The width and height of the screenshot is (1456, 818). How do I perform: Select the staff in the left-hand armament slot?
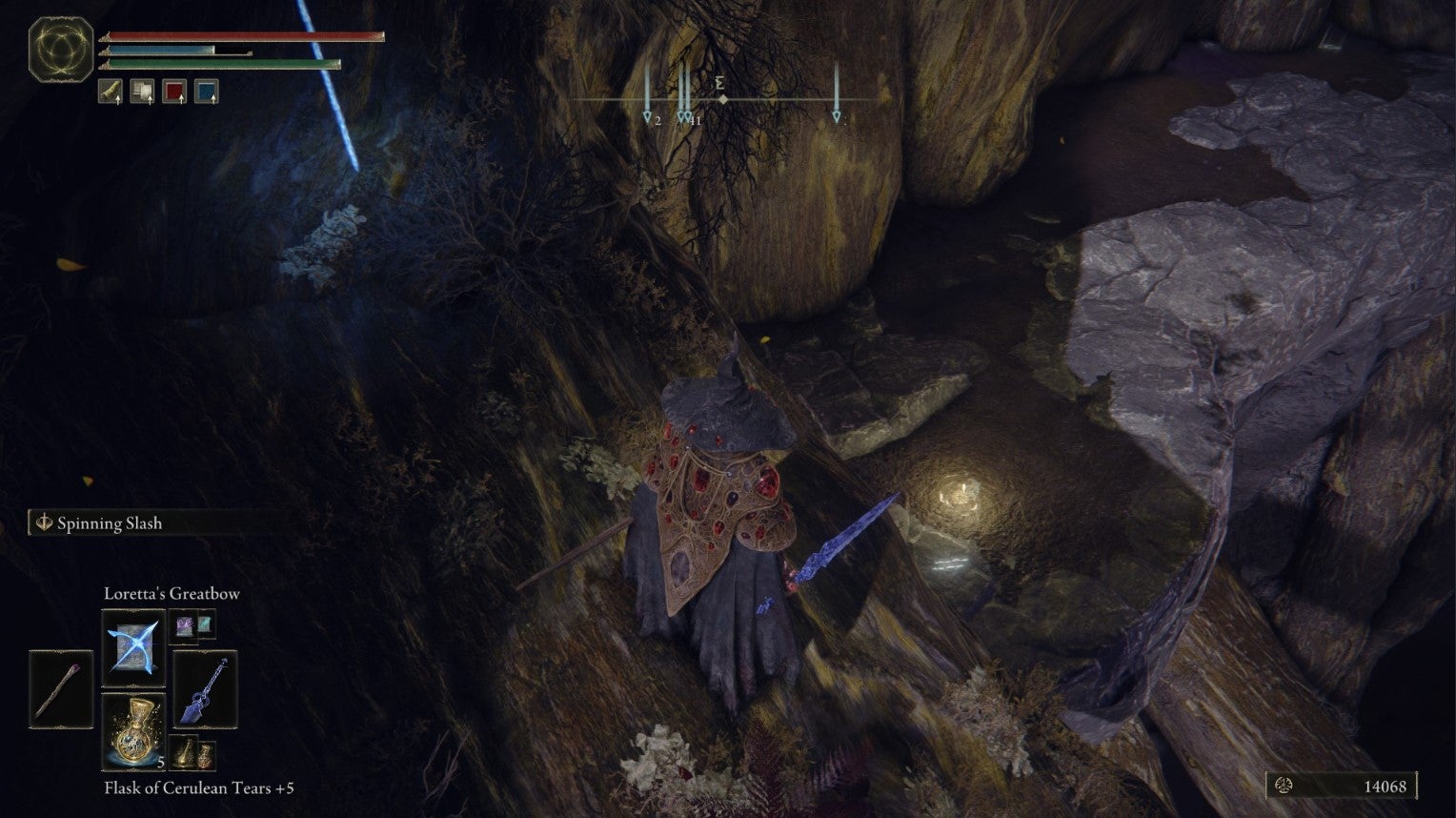[59, 688]
